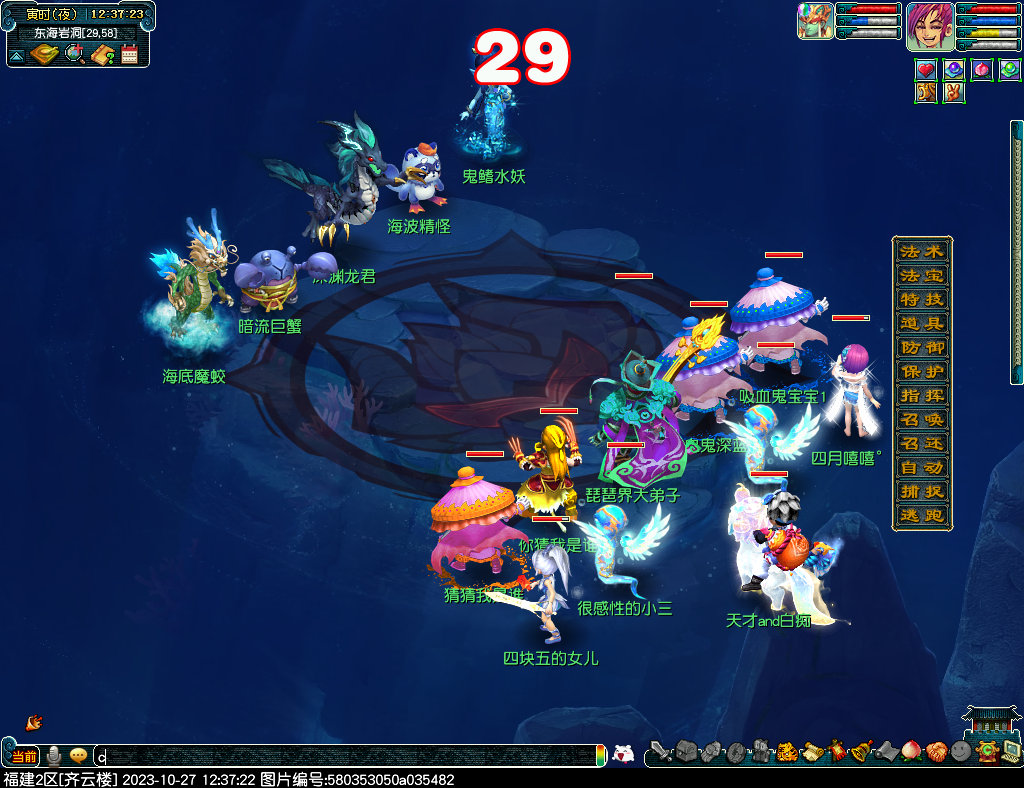The image size is (1024, 788).
Task: Choose the 捕捉 capture command
Action: 921,491
